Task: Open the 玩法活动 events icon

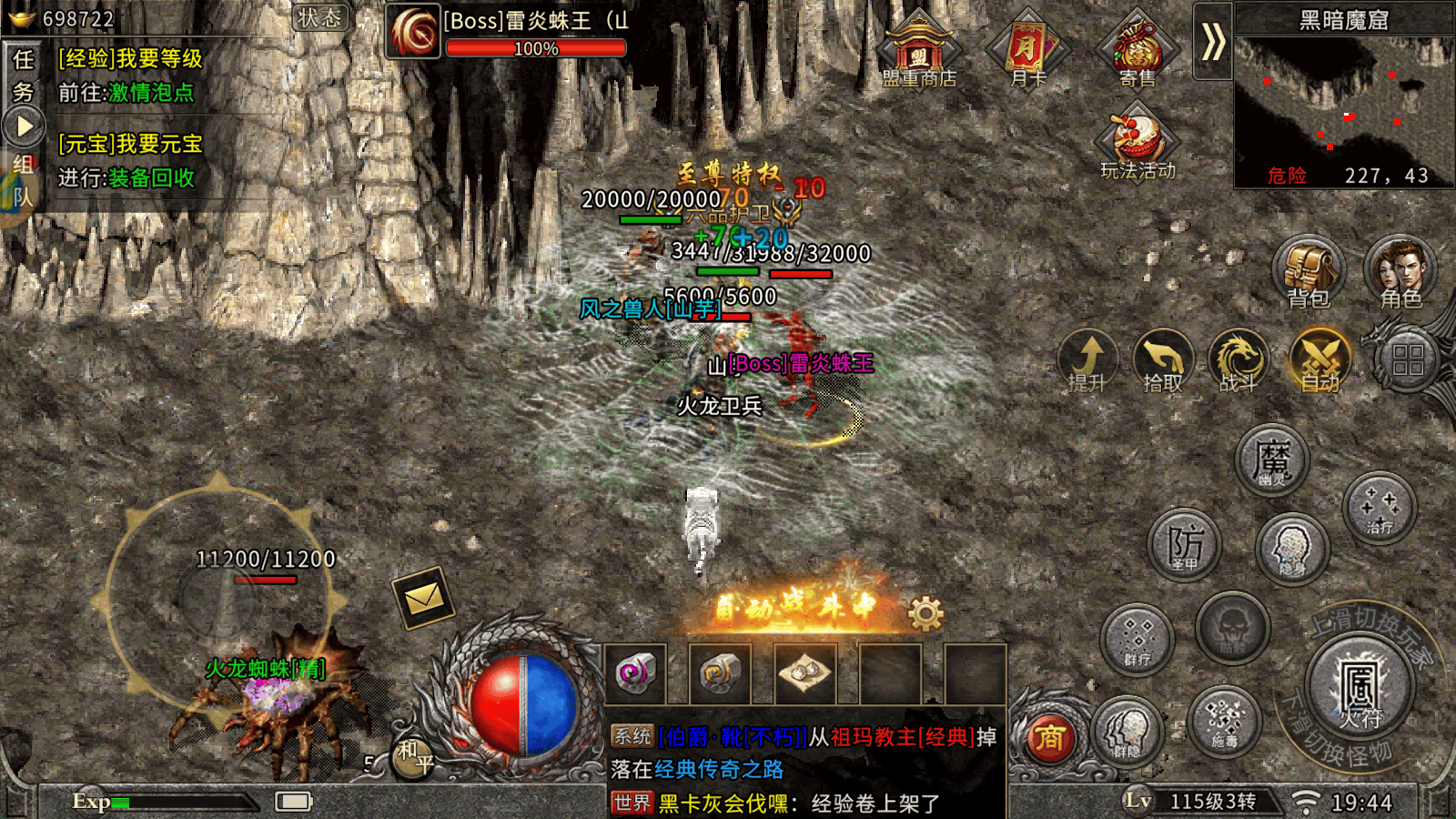Action: [x=1137, y=141]
